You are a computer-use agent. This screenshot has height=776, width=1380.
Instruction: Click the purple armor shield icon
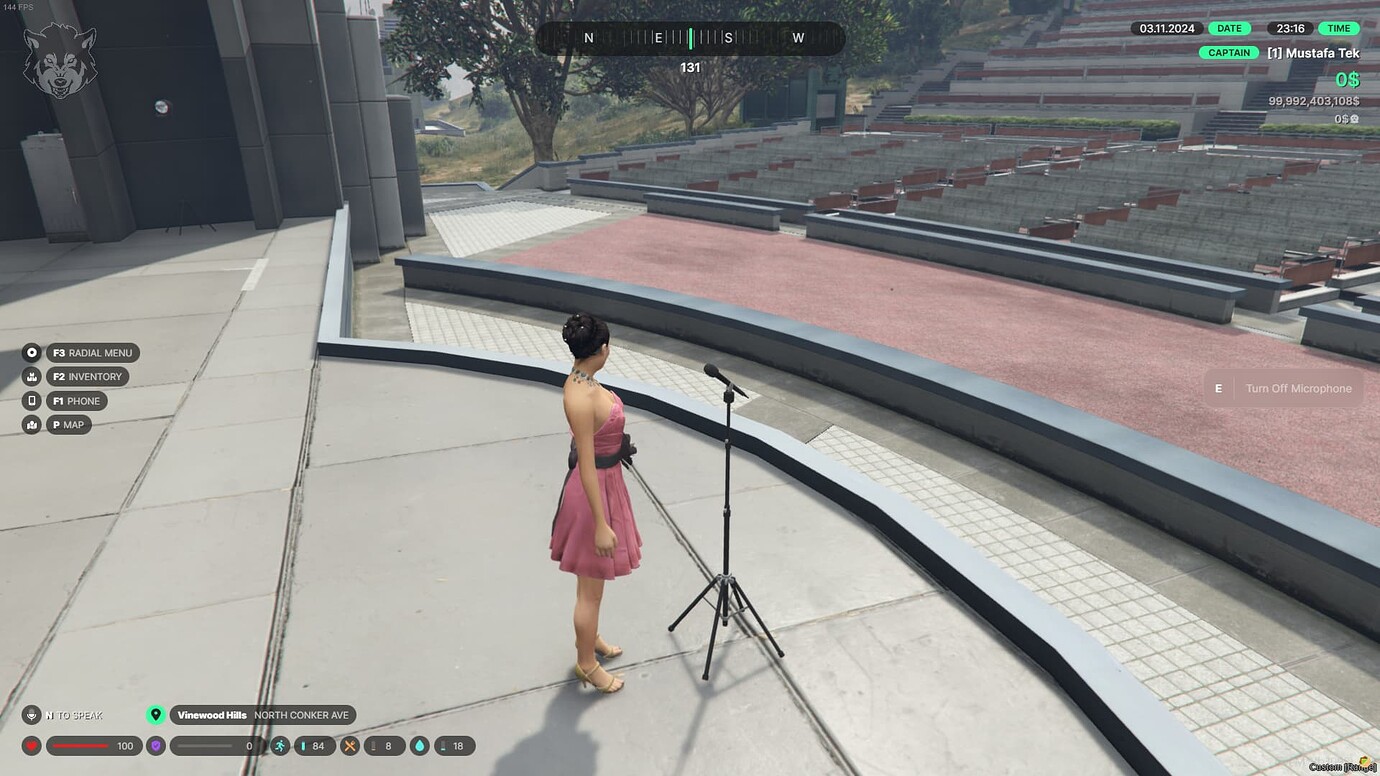(156, 746)
